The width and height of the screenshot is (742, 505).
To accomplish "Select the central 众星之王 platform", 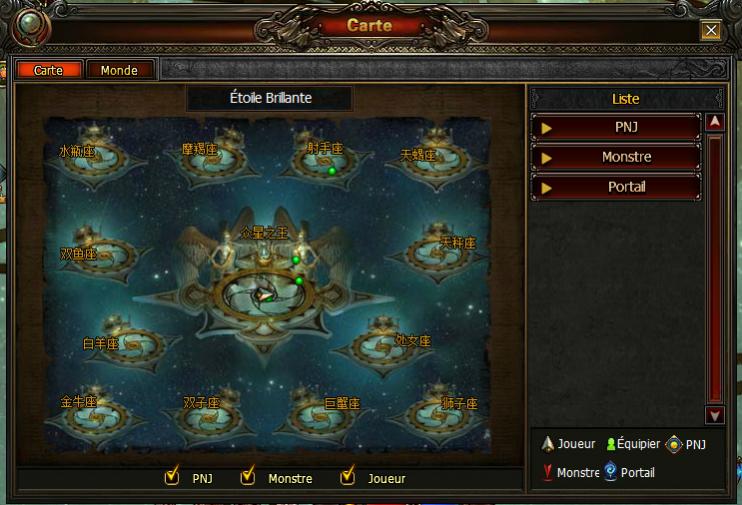I will tap(263, 287).
